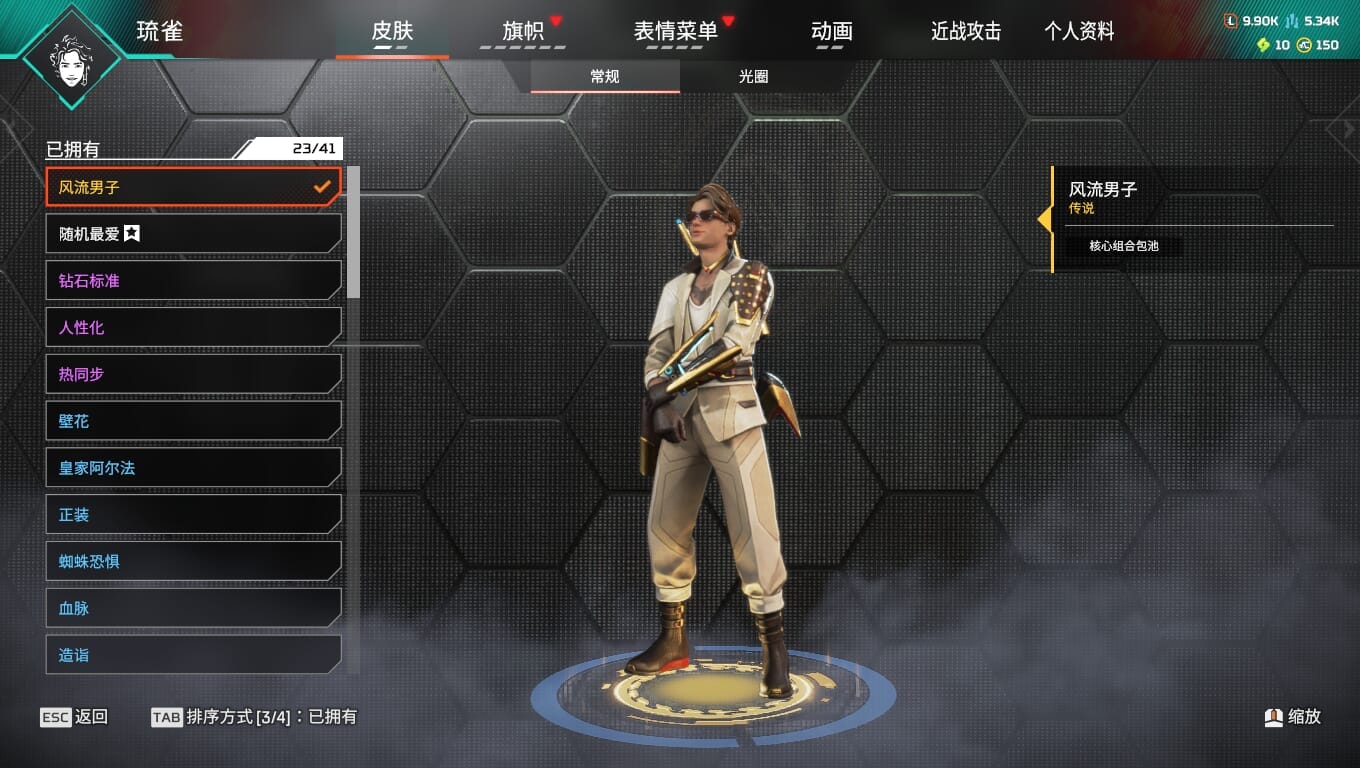Choose the 随机最爱 random favorite option

[193, 234]
